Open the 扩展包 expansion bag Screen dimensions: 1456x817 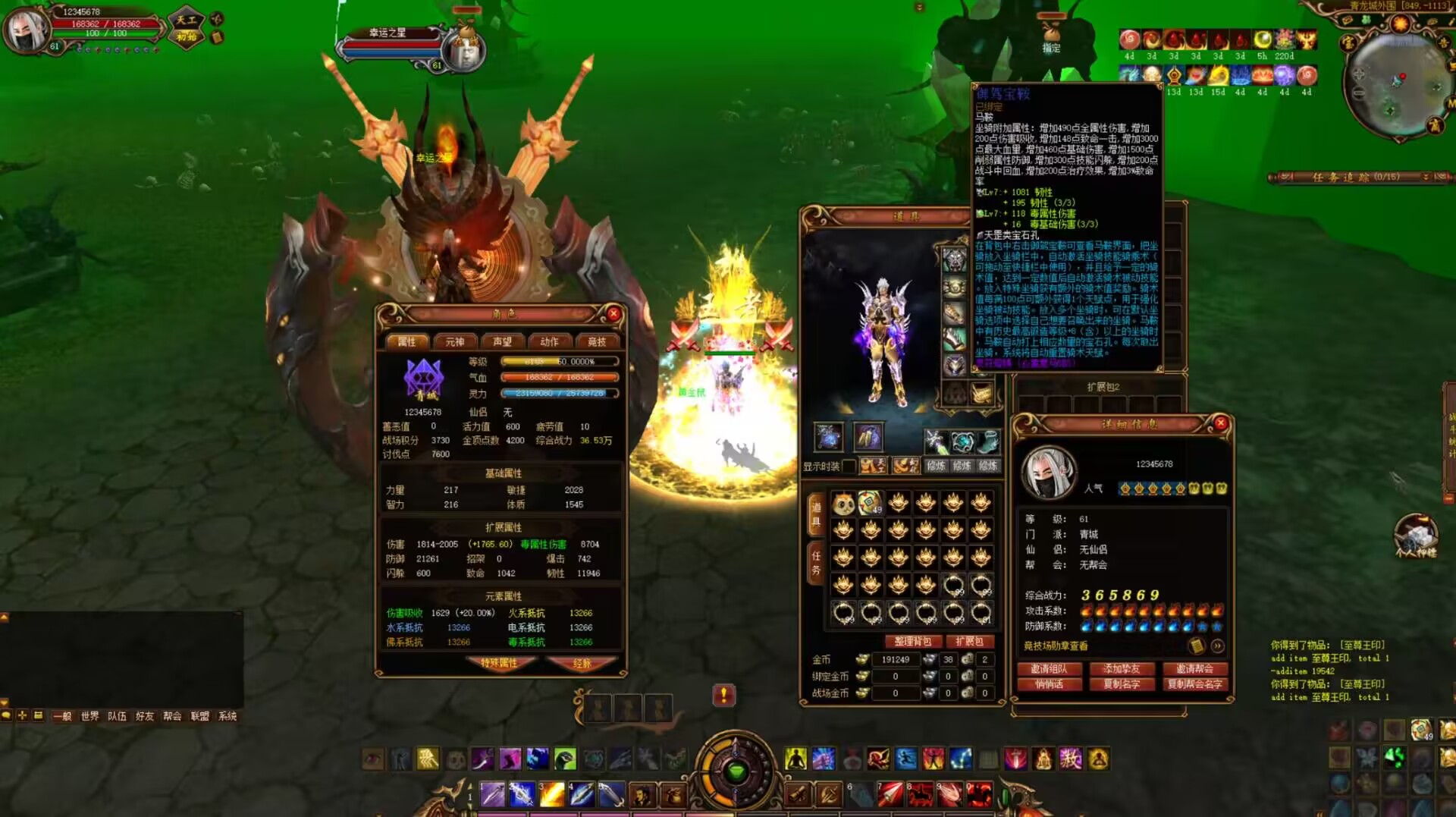coord(969,642)
